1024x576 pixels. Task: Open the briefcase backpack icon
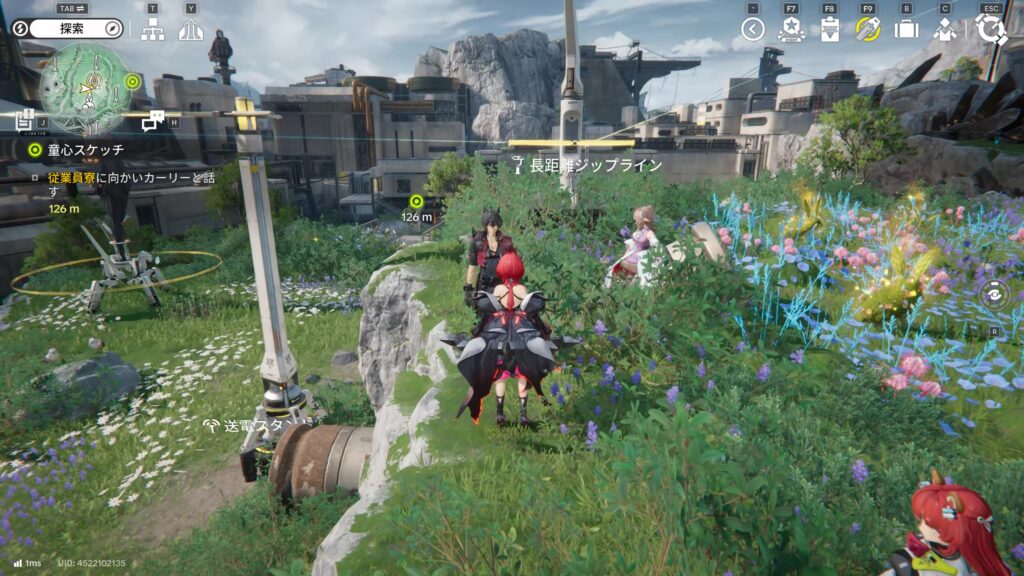coord(906,30)
